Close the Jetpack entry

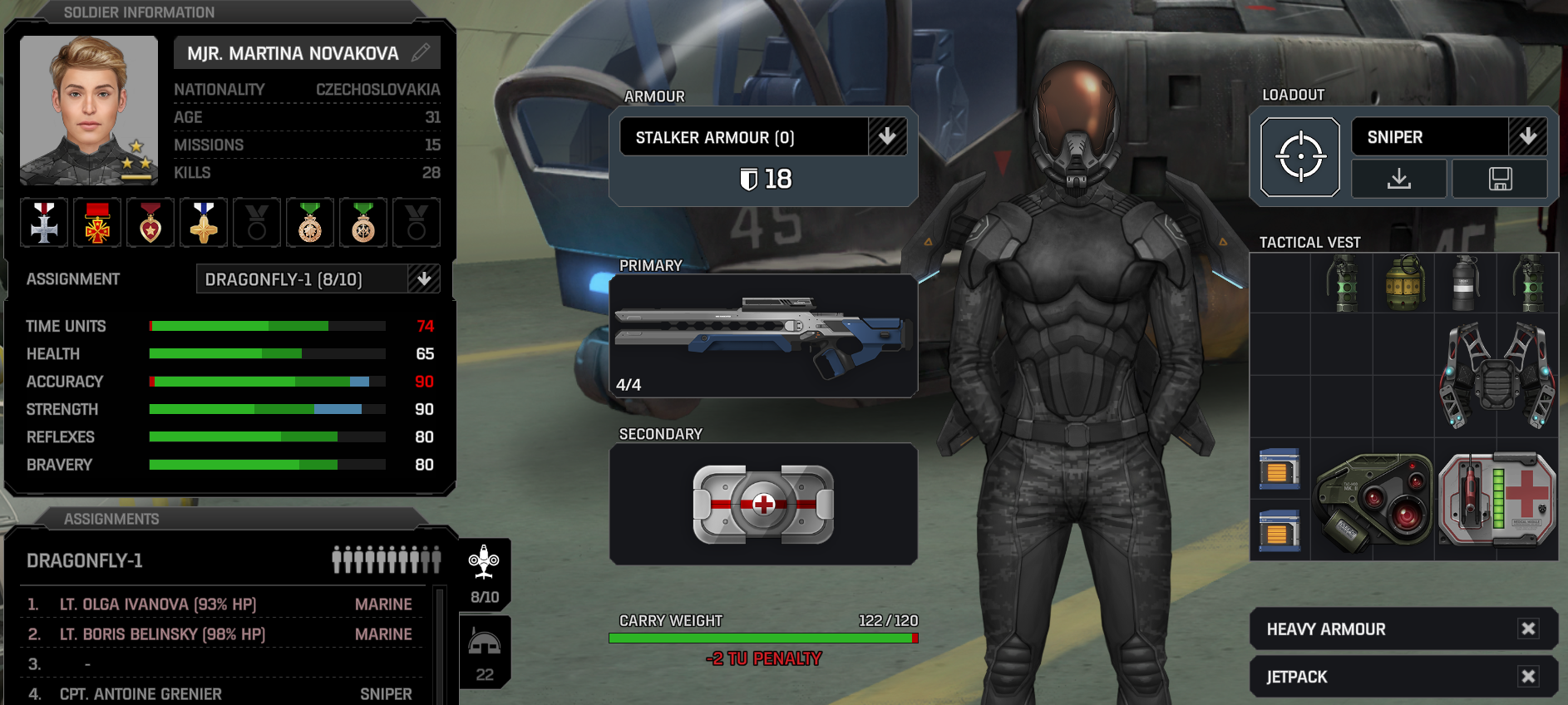pyautogui.click(x=1528, y=676)
